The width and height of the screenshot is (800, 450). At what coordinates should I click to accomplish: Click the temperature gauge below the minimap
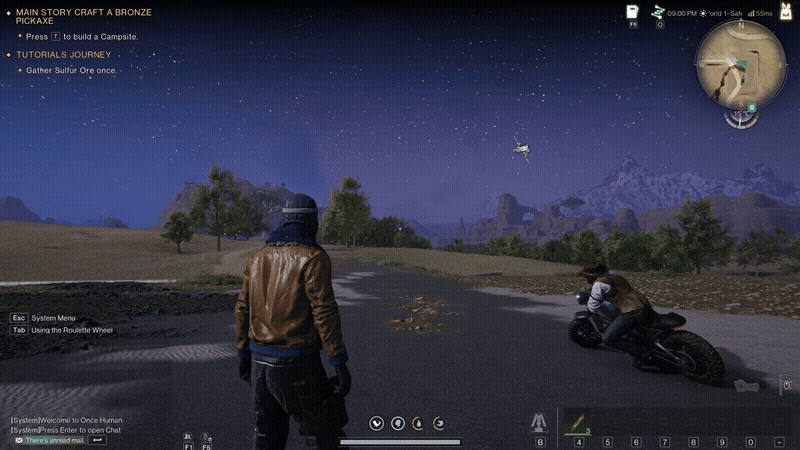tap(740, 117)
